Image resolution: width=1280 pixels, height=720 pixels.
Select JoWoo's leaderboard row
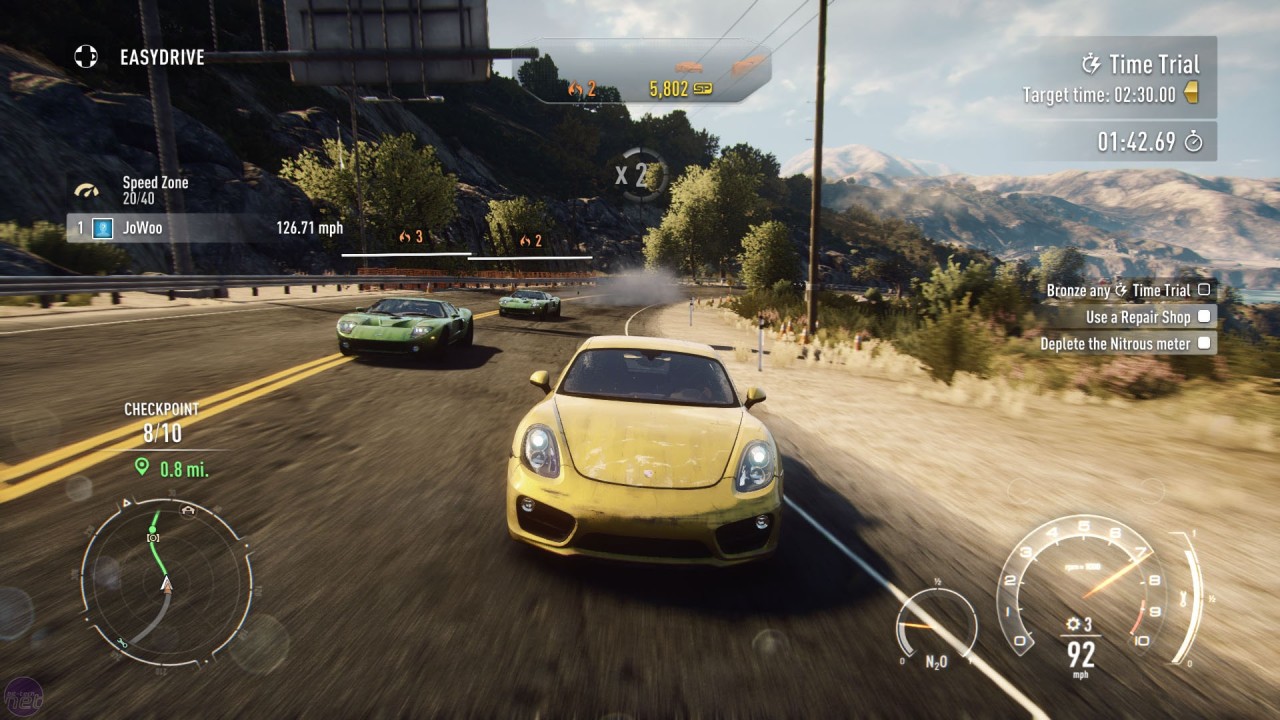coord(205,228)
